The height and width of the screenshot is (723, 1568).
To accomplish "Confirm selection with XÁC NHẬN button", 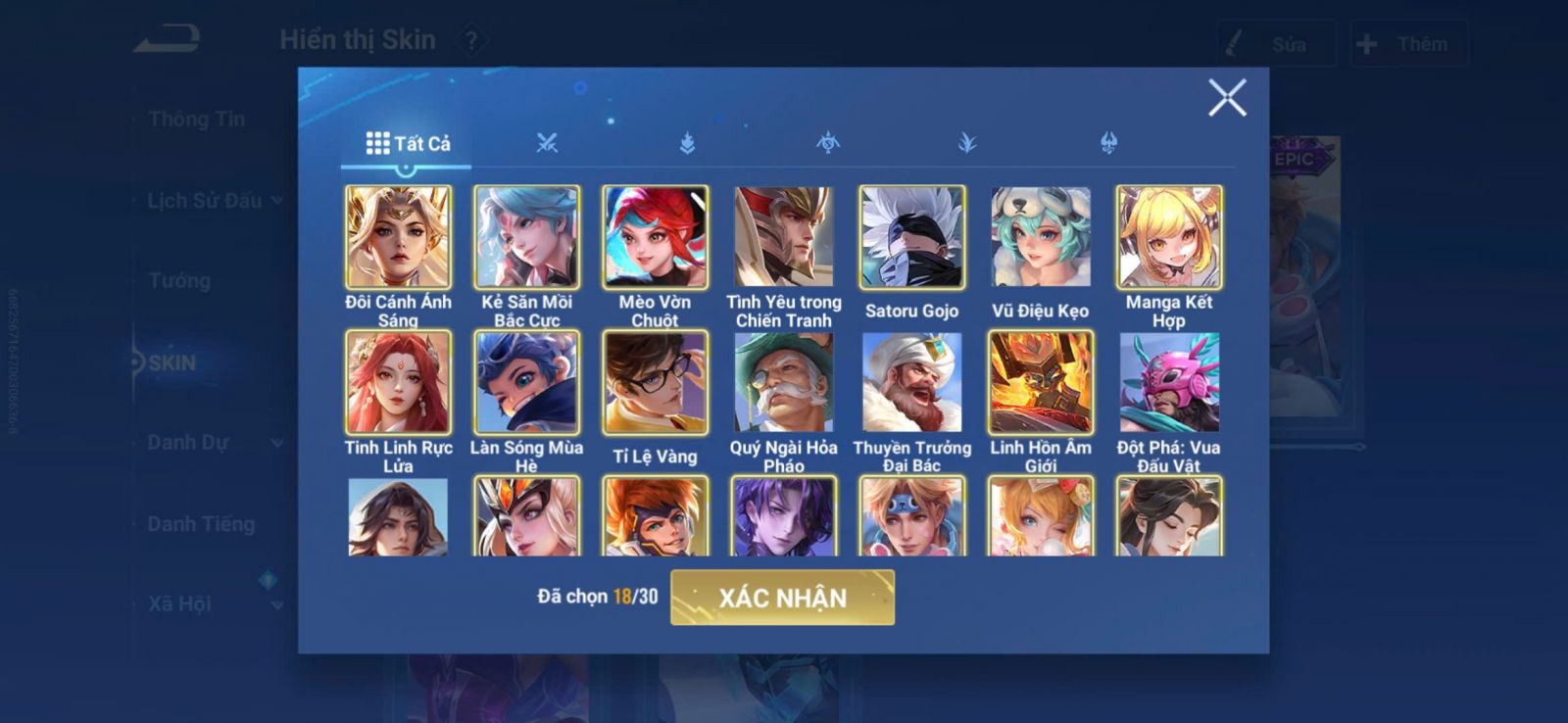I will click(x=782, y=598).
